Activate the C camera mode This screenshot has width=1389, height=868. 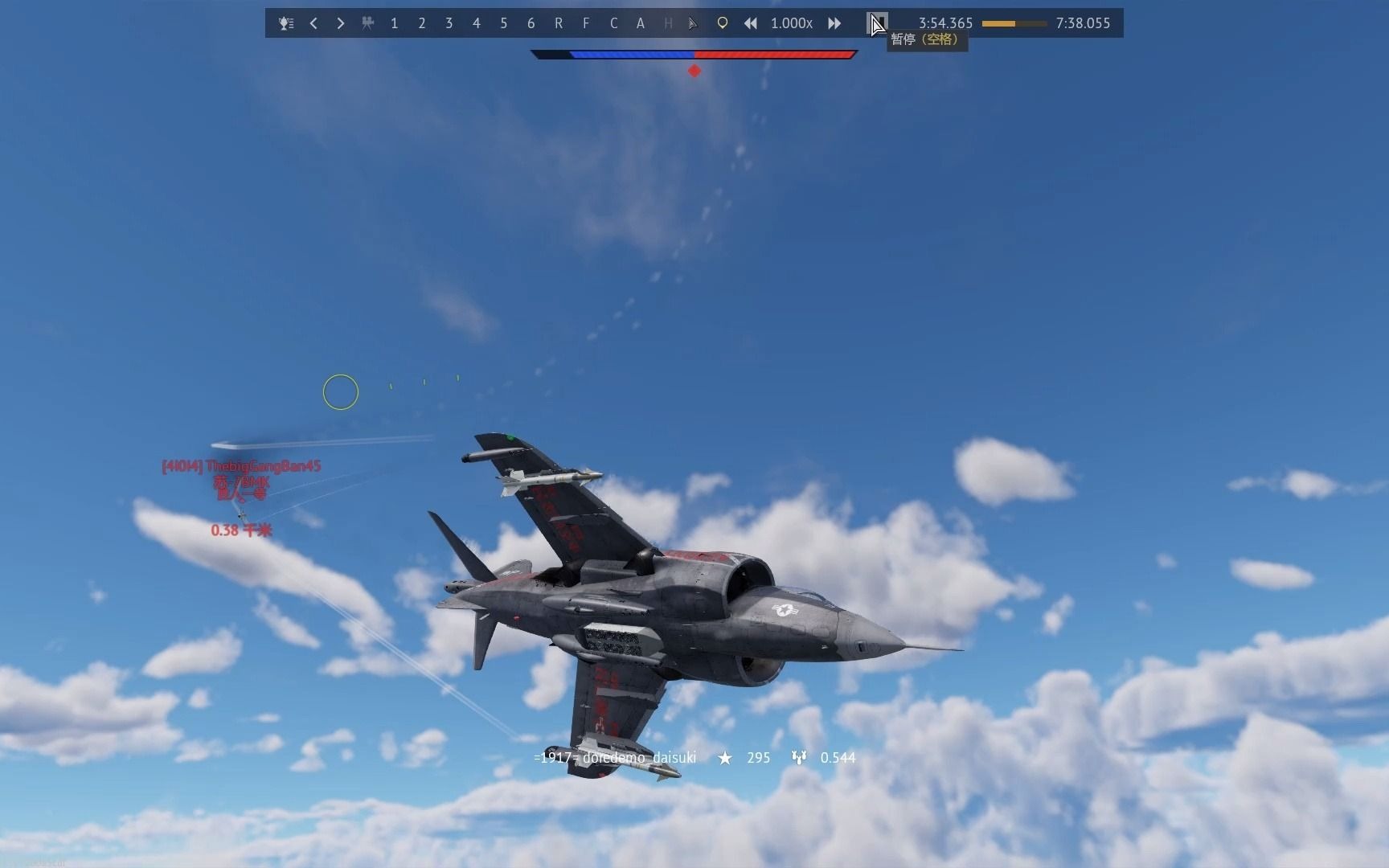click(613, 23)
